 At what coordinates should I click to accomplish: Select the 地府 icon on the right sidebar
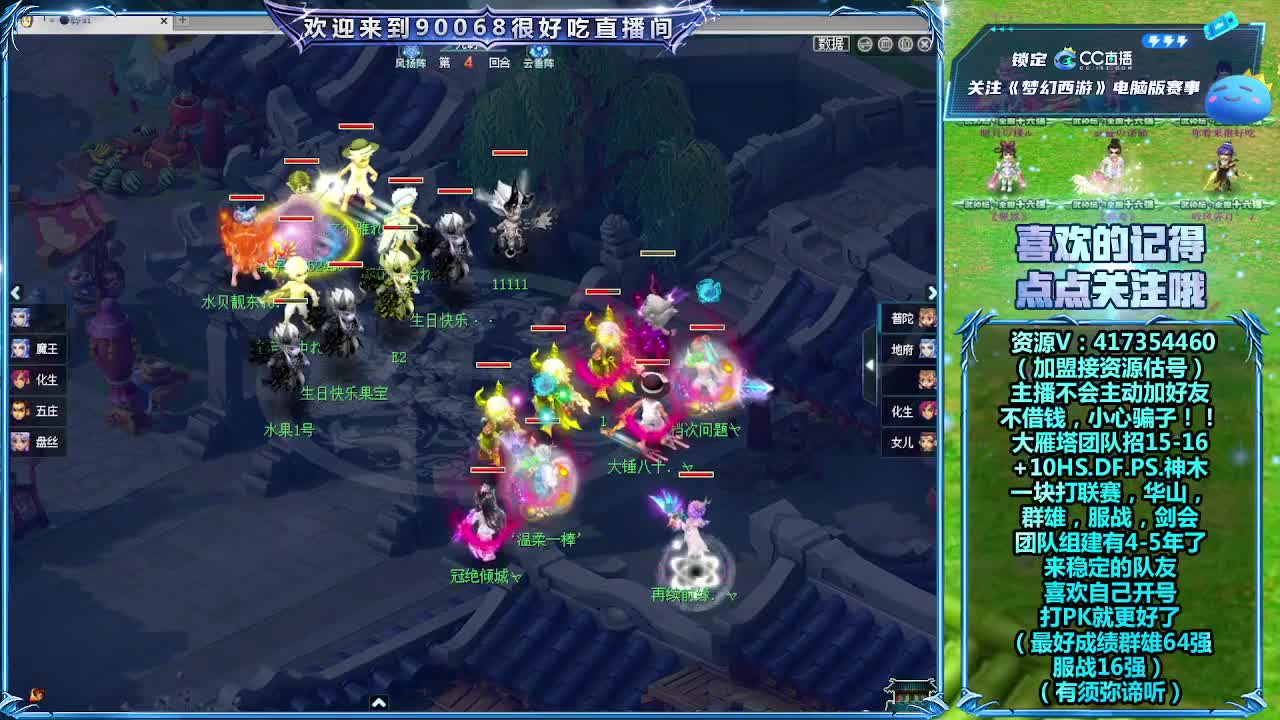pyautogui.click(x=908, y=349)
